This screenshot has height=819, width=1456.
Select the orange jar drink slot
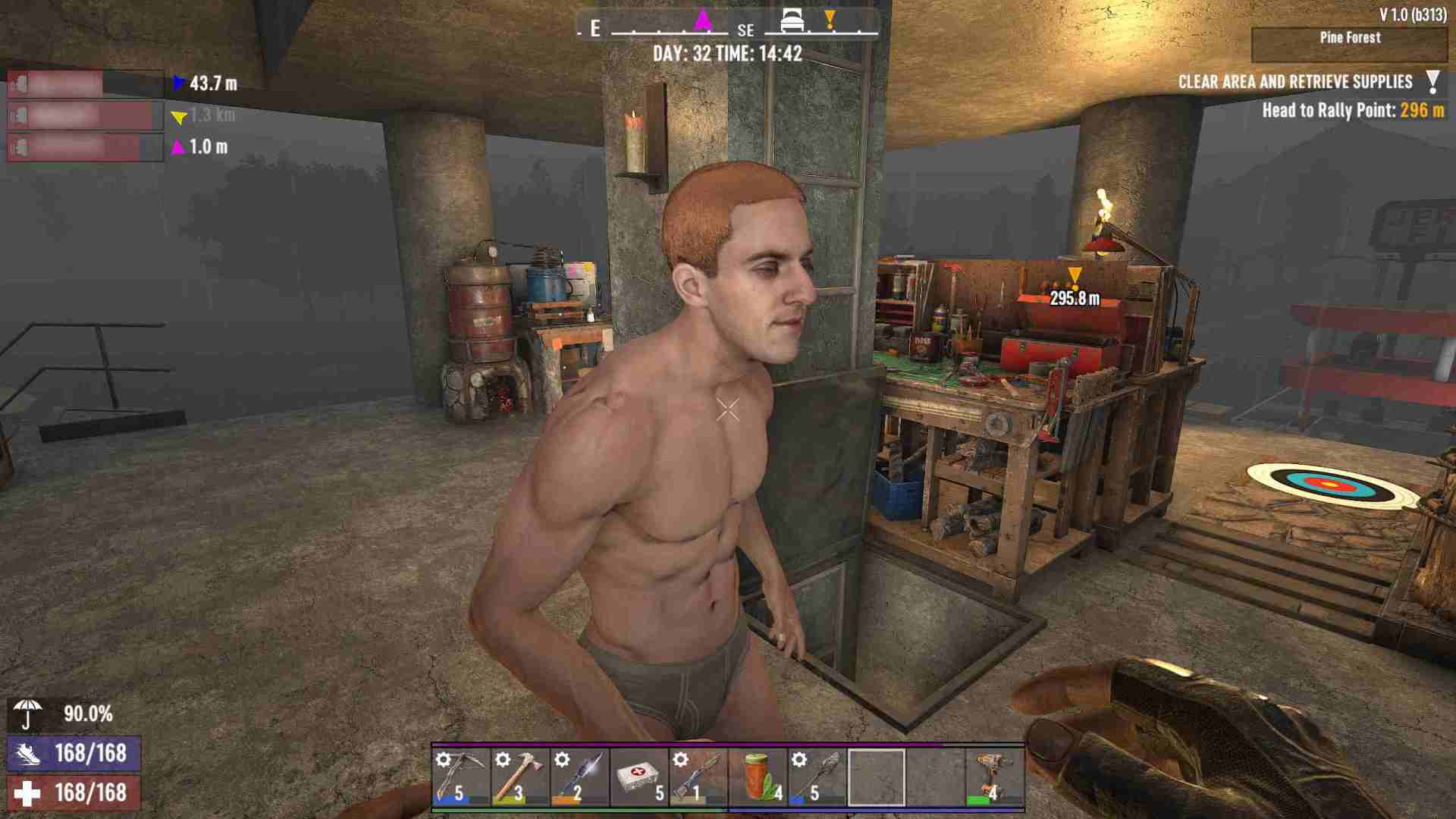click(757, 777)
